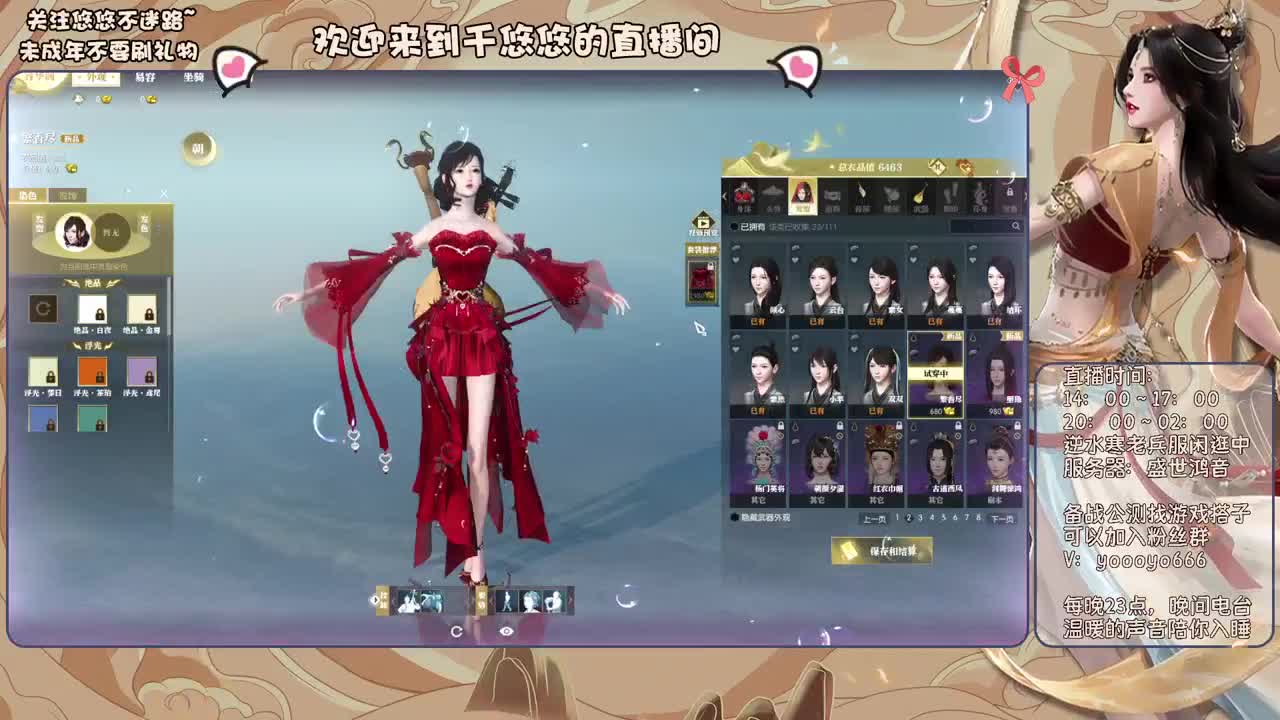Switch to the 坐骑 mount tab
Image resolution: width=1280 pixels, height=720 pixels.
194,76
